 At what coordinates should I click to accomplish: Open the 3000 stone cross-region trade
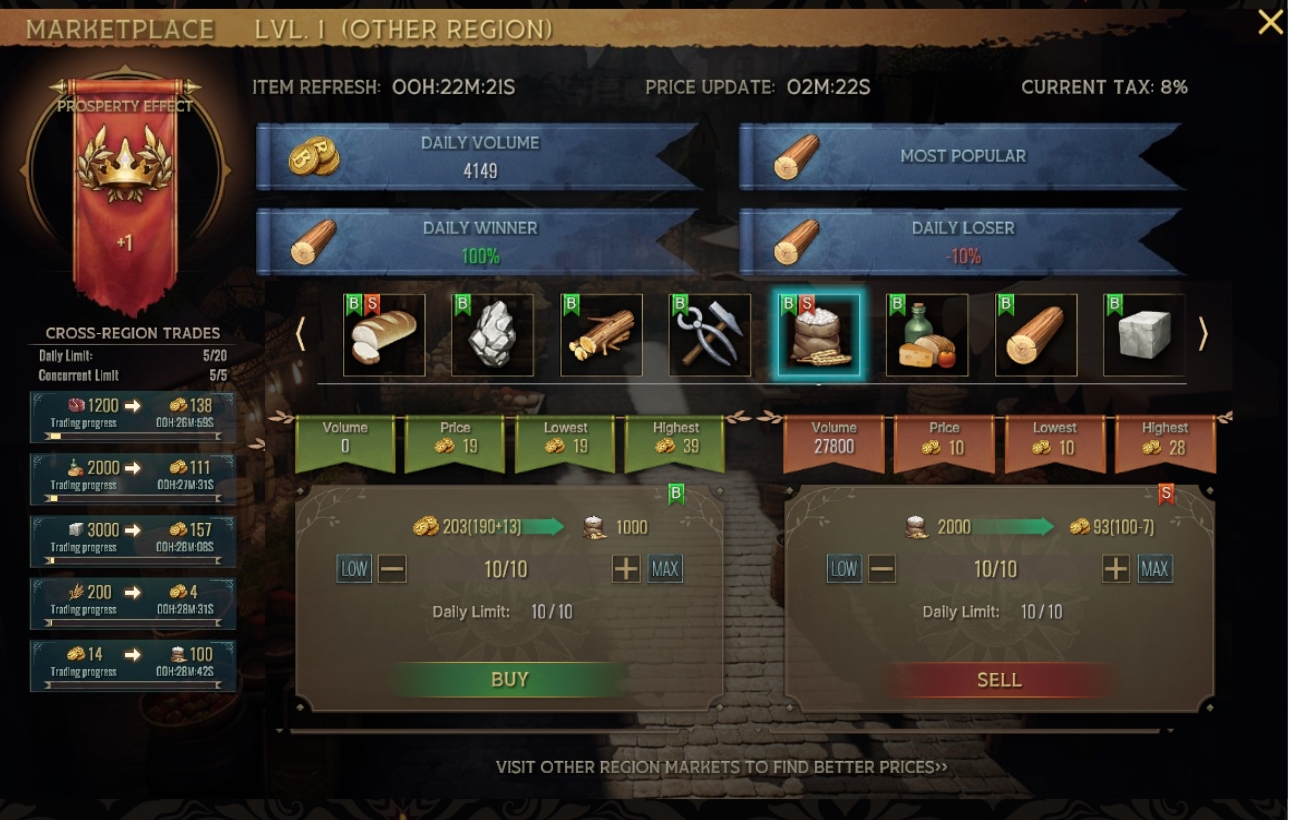133,536
